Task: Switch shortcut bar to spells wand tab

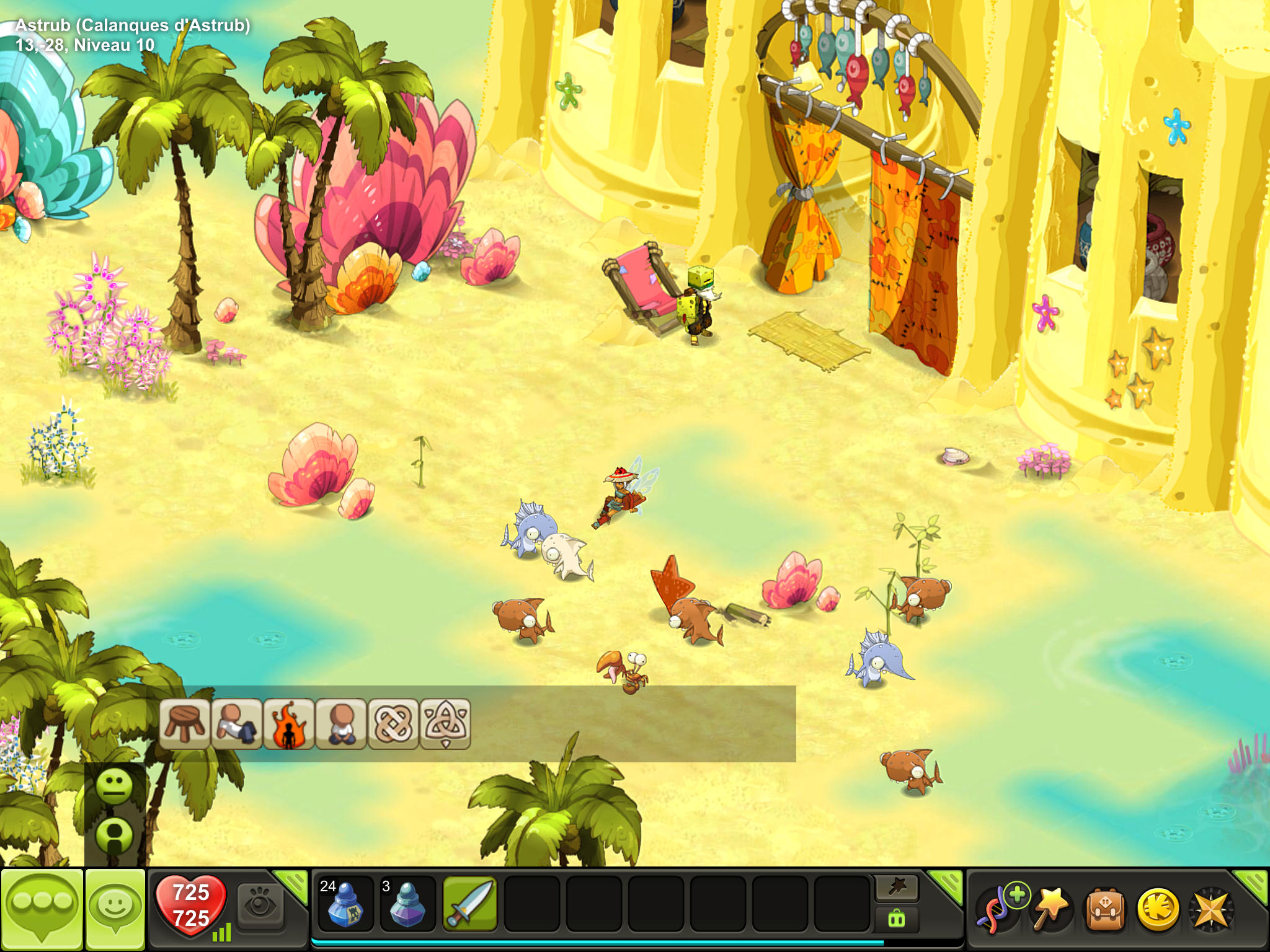Action: coord(897,888)
